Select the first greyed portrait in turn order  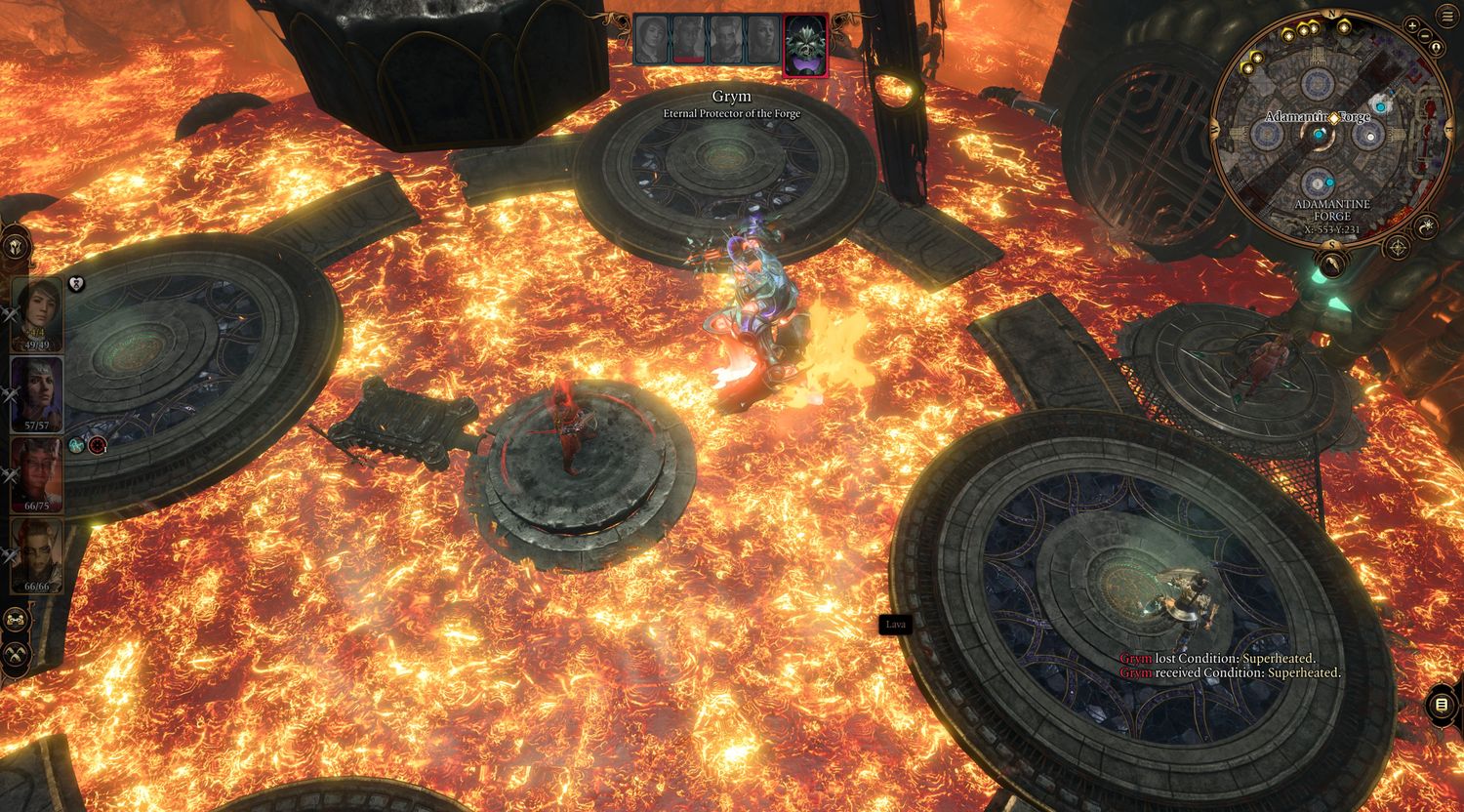pos(651,40)
